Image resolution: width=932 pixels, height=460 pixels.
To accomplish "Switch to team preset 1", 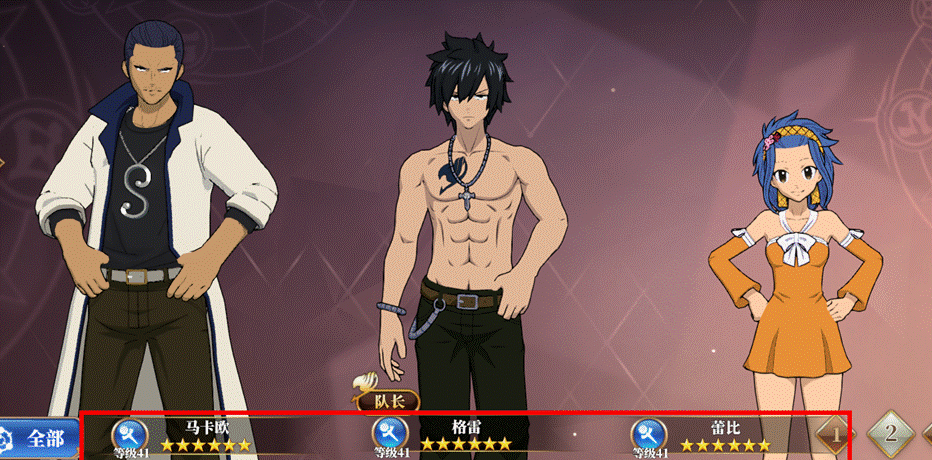I will click(x=836, y=435).
